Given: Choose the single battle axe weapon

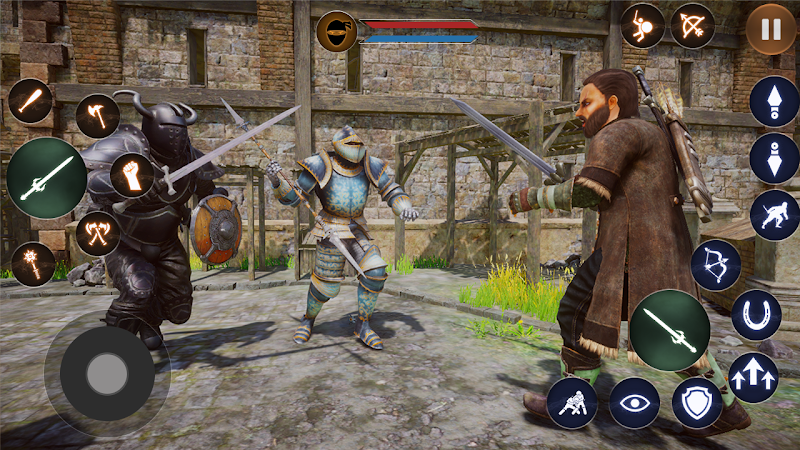Looking at the screenshot, I should (97, 116).
